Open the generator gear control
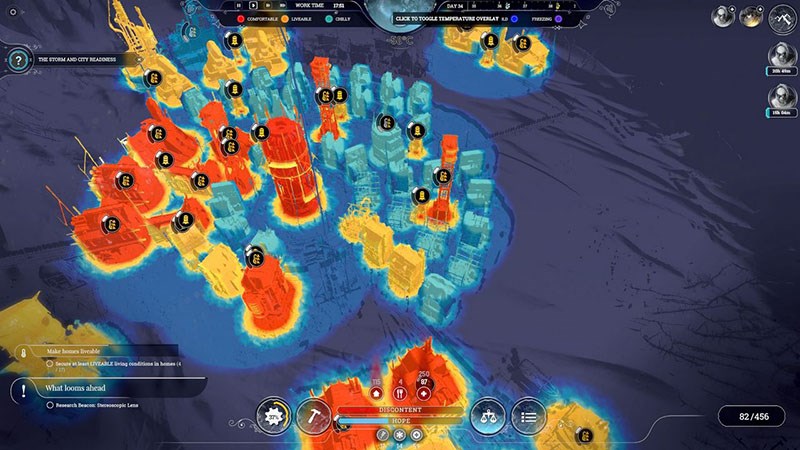 point(273,415)
